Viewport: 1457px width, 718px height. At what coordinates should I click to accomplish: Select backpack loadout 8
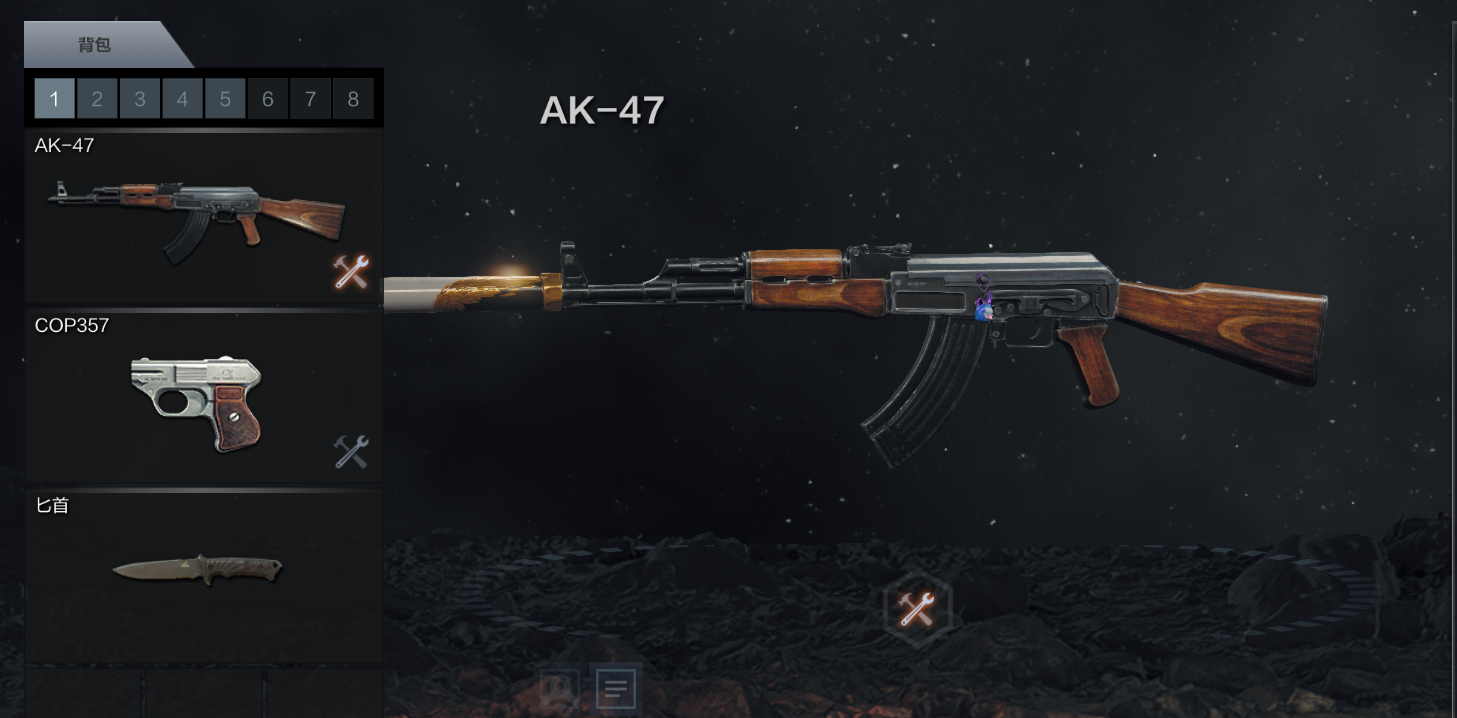pos(353,99)
